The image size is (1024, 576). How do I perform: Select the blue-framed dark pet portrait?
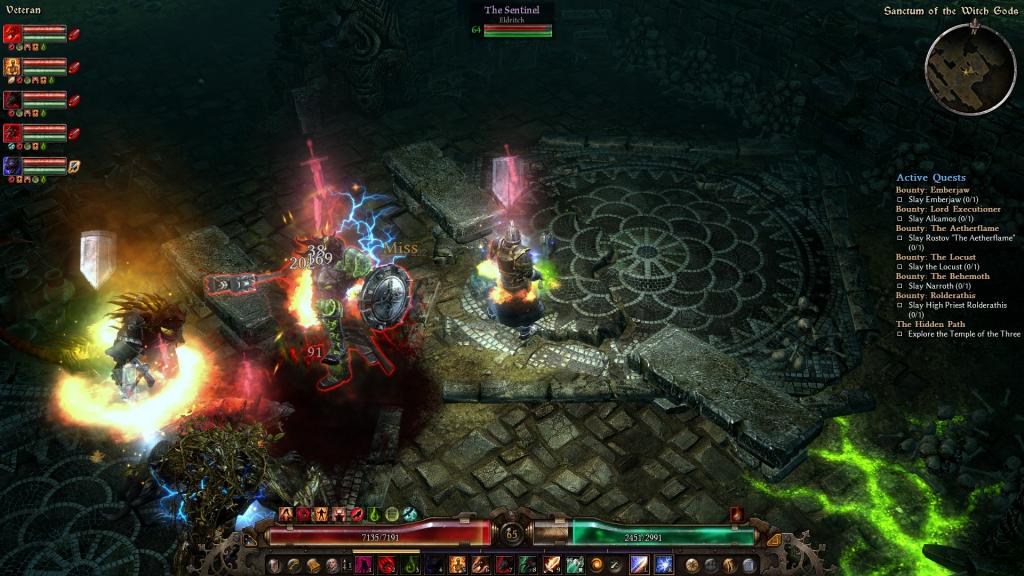(13, 165)
